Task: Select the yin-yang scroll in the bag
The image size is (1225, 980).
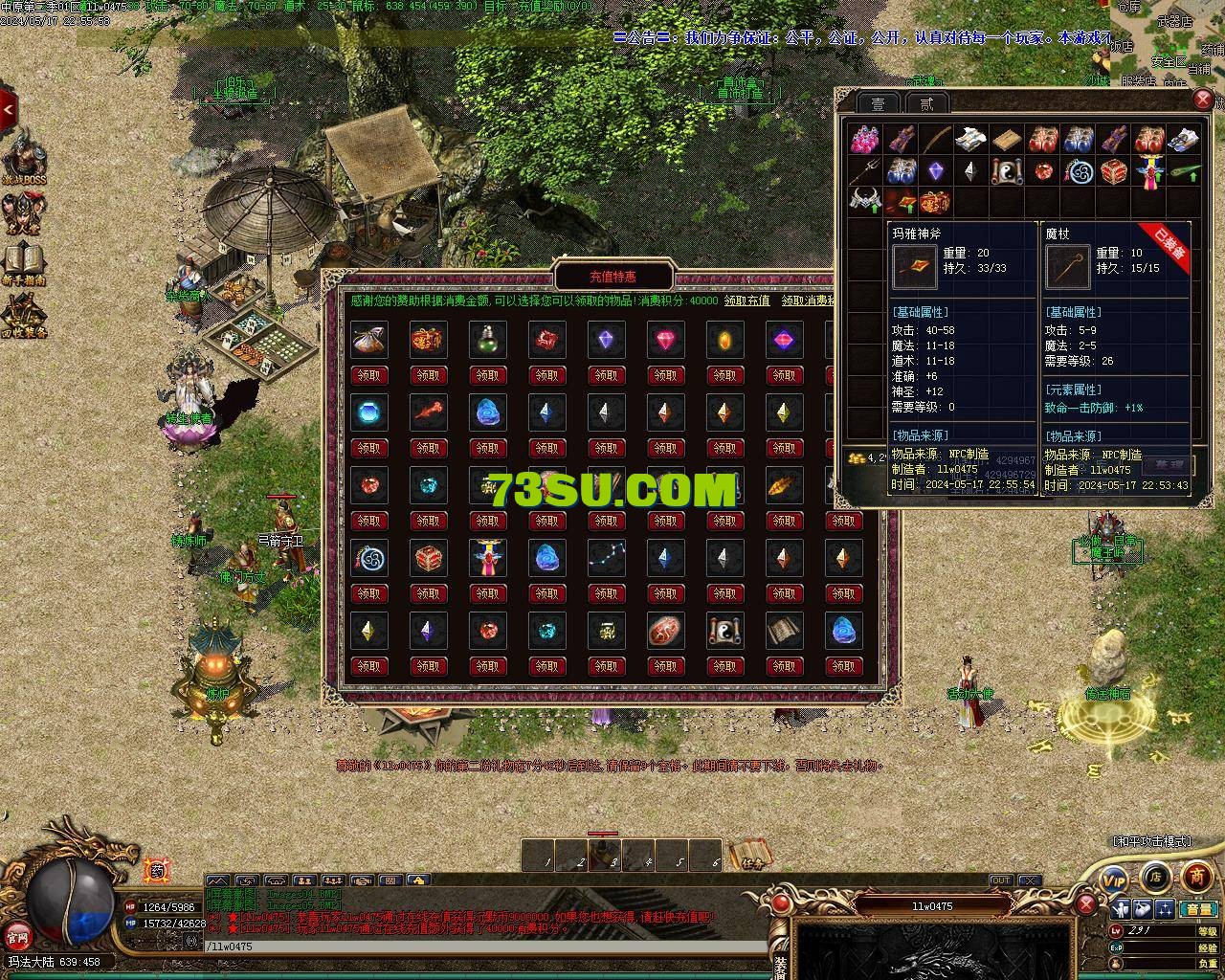Action: (1006, 172)
